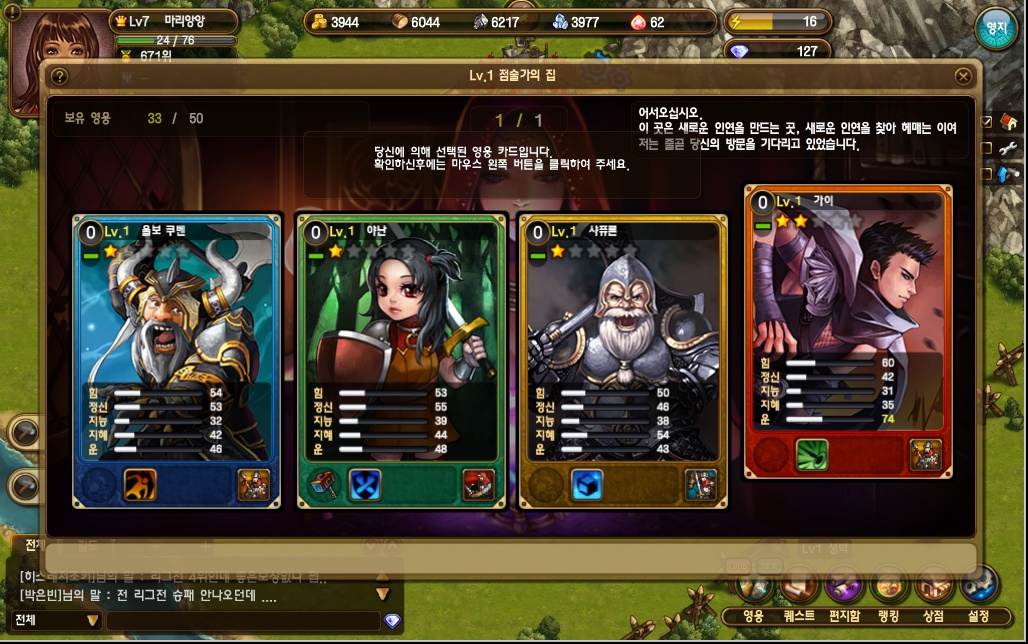Open the 상점 shop

pyautogui.click(x=934, y=615)
